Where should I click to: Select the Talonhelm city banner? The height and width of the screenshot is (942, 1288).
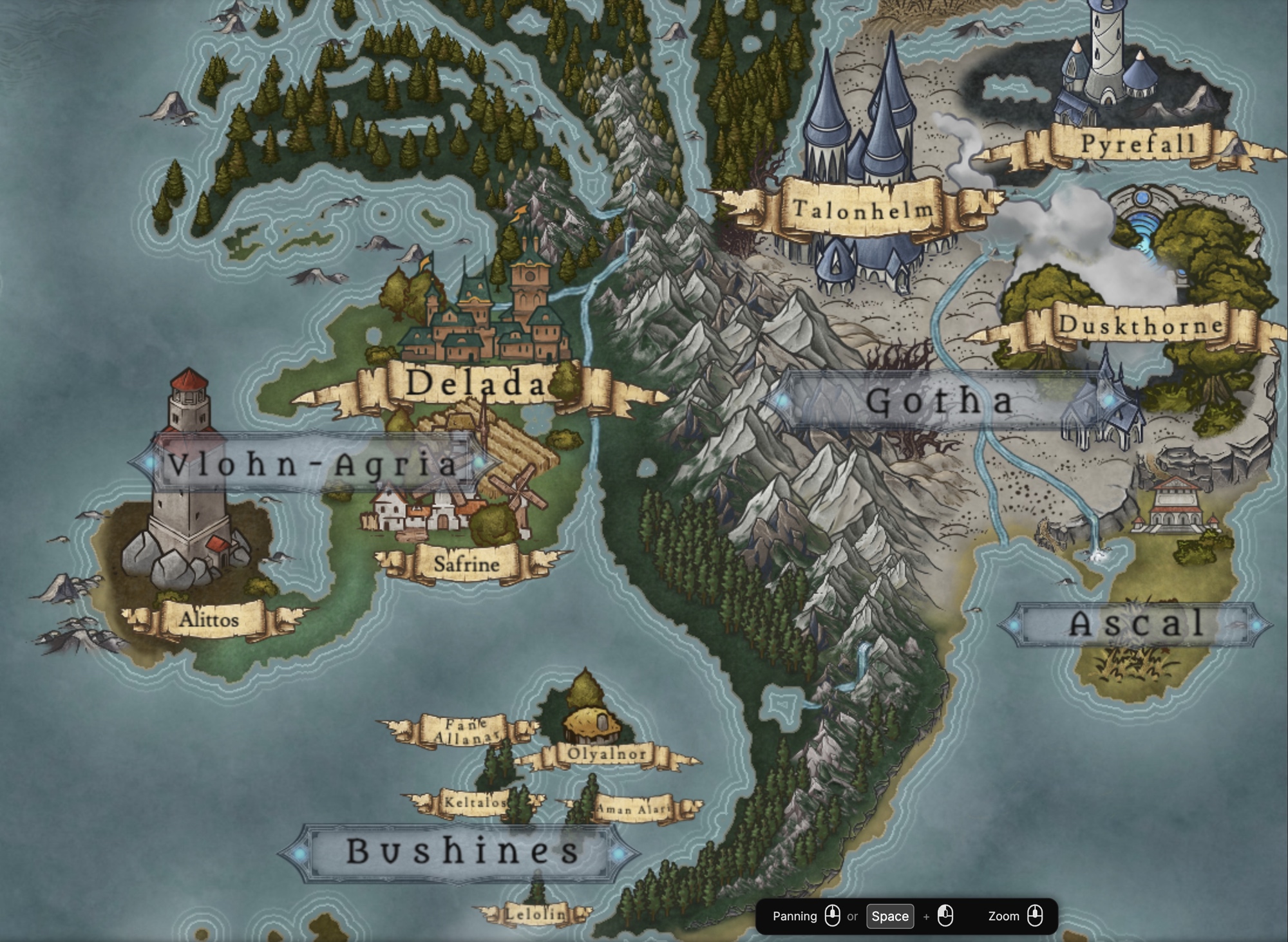point(862,209)
